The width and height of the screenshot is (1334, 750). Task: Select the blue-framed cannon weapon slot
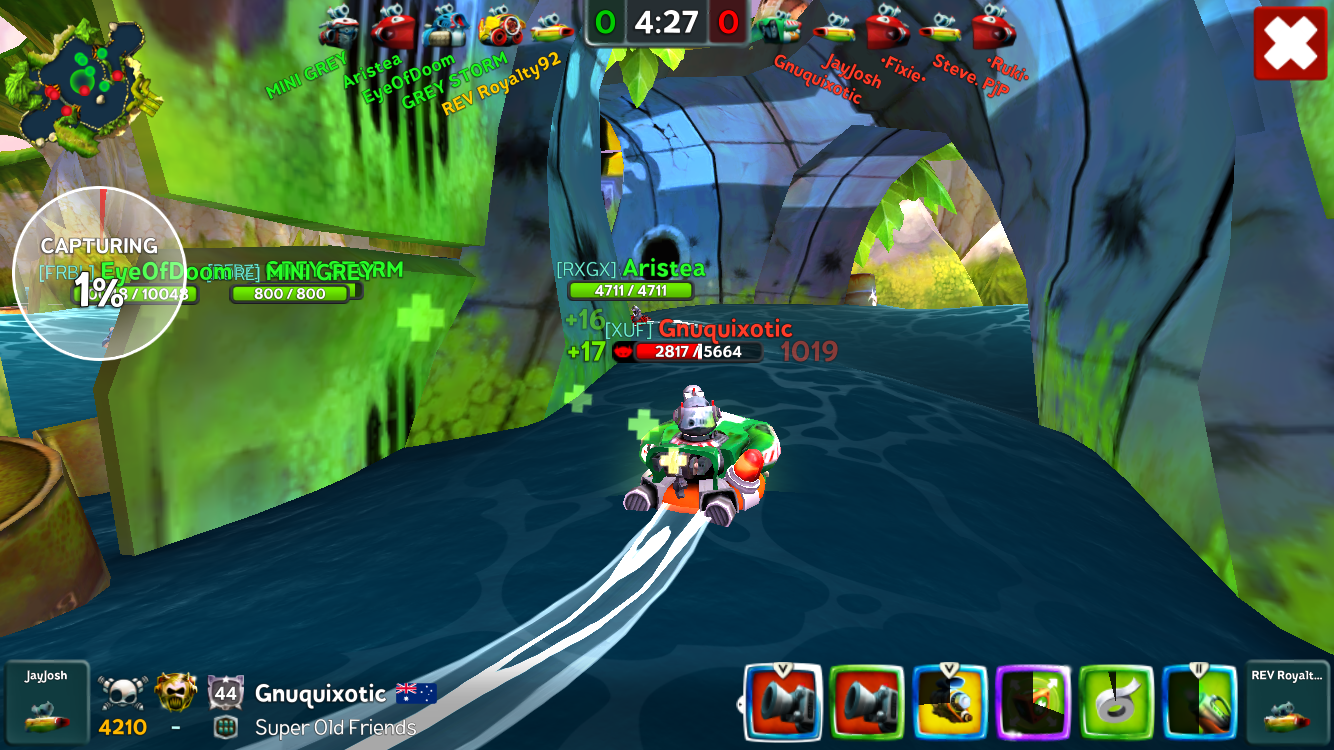tap(783, 703)
